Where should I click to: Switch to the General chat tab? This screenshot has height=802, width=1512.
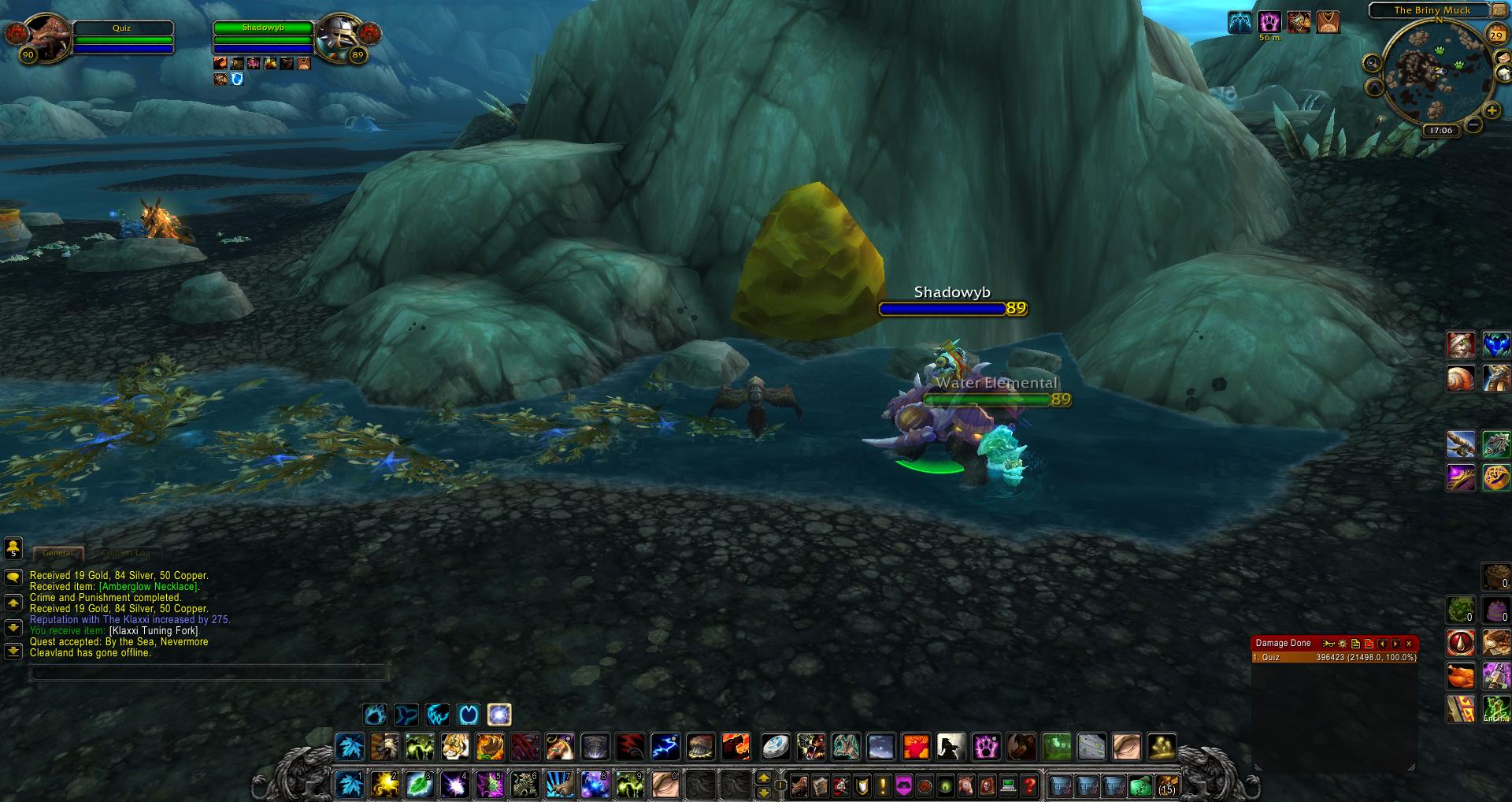pyautogui.click(x=58, y=553)
